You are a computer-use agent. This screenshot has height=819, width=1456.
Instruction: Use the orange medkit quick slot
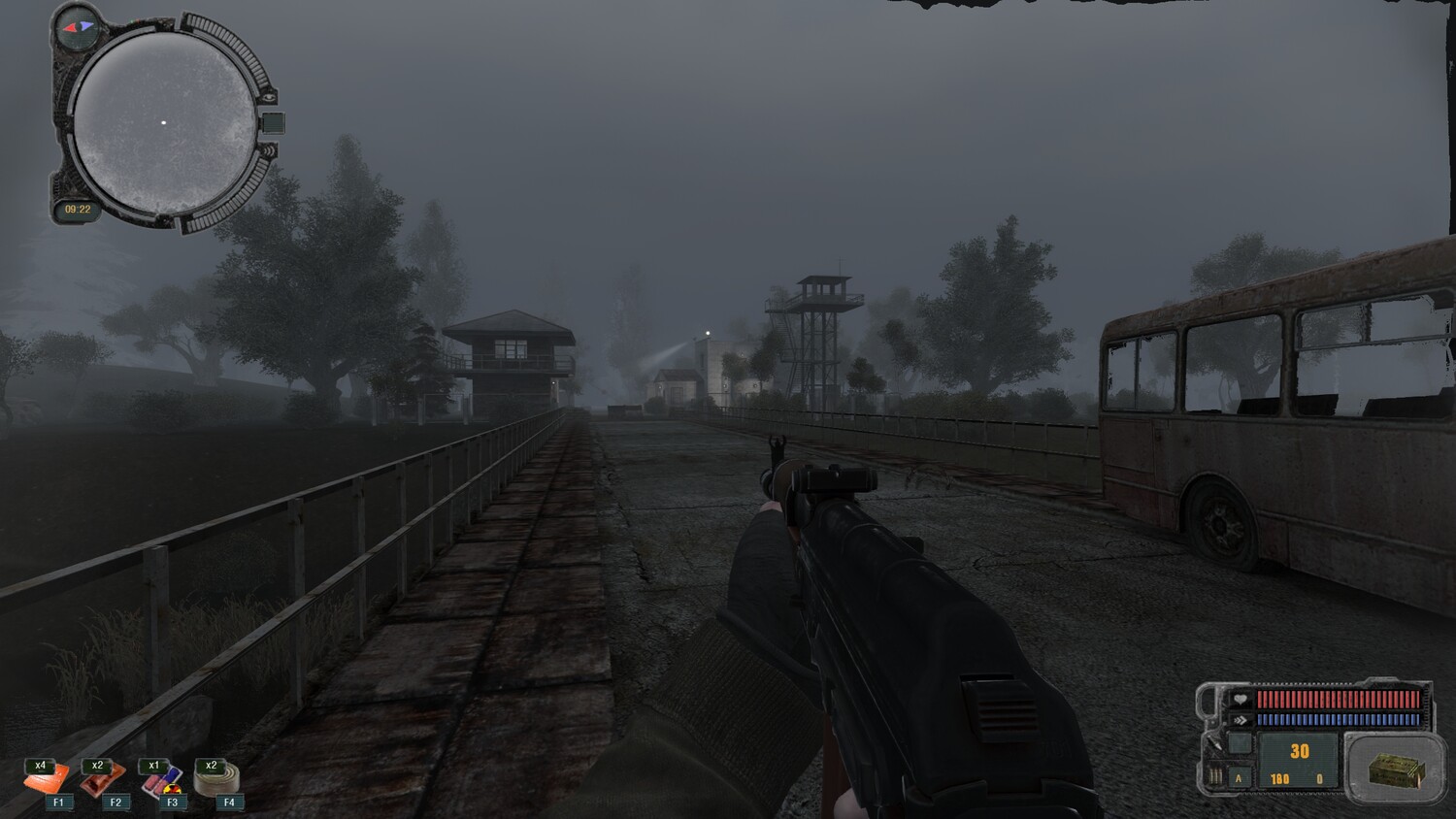tap(45, 780)
